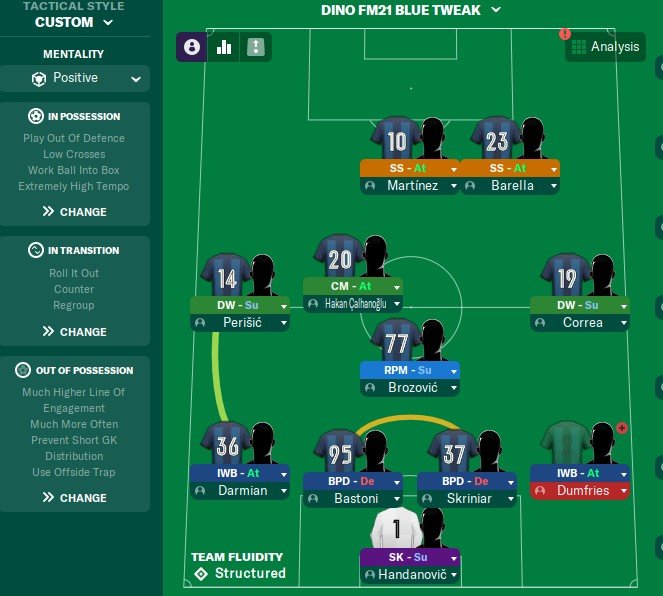Open Bastoni's BPD role dropdown
663x596 pixels.
pyautogui.click(x=396, y=481)
